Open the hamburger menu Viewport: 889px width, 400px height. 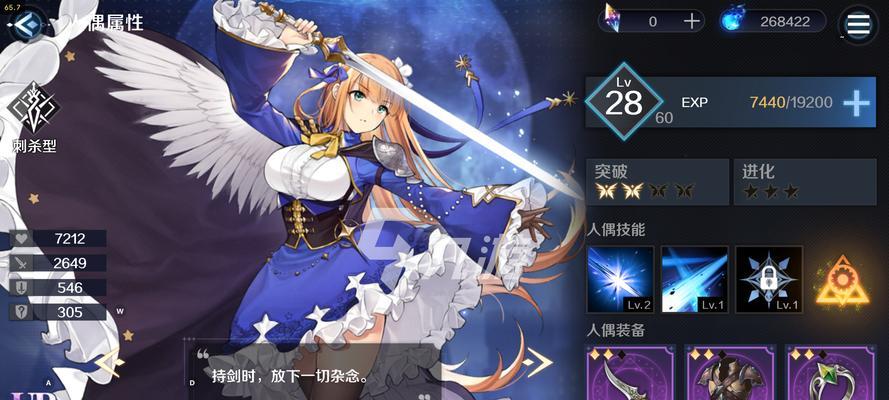click(x=858, y=22)
